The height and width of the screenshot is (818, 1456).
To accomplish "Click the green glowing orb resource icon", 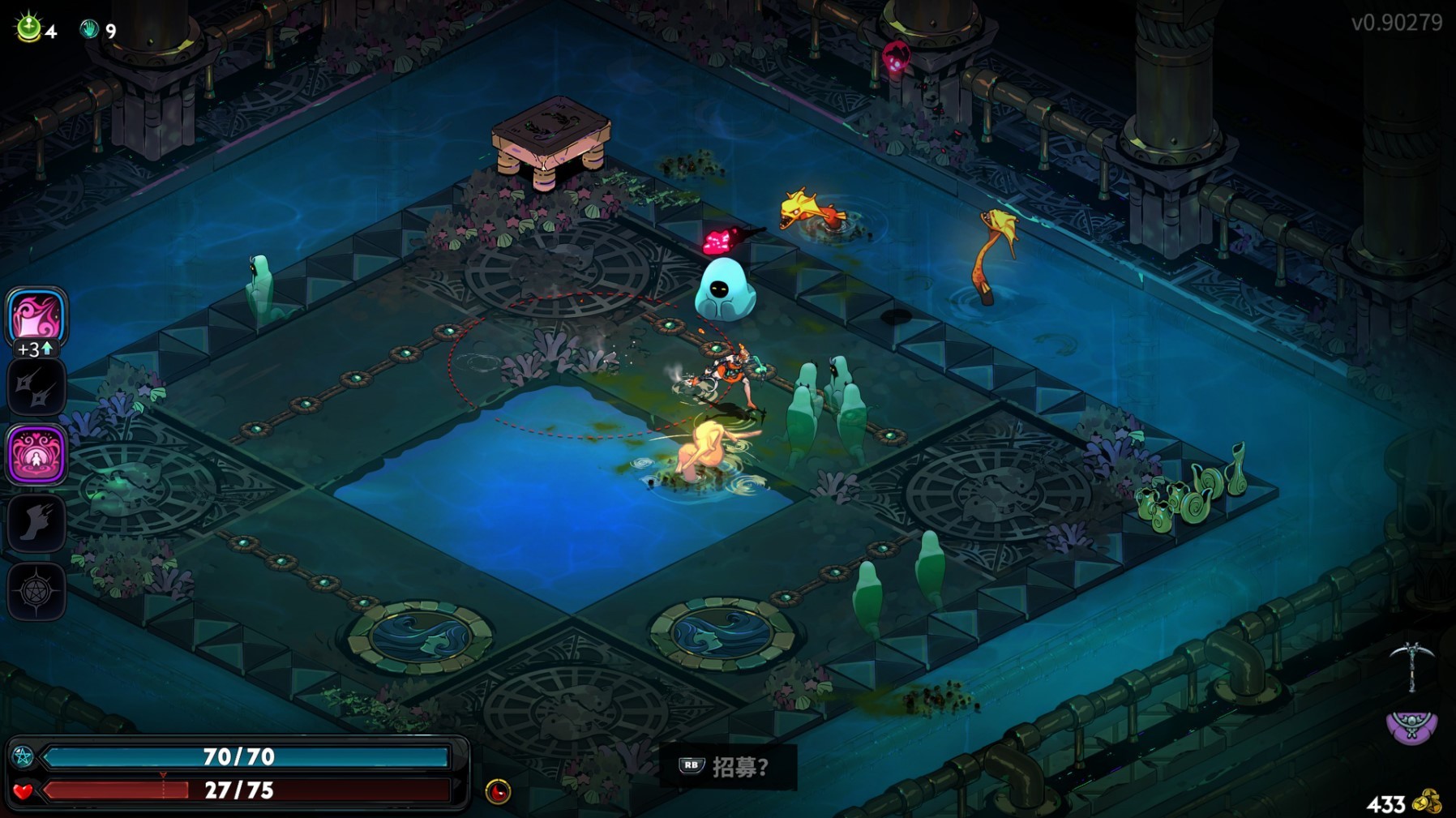I will coord(29,28).
